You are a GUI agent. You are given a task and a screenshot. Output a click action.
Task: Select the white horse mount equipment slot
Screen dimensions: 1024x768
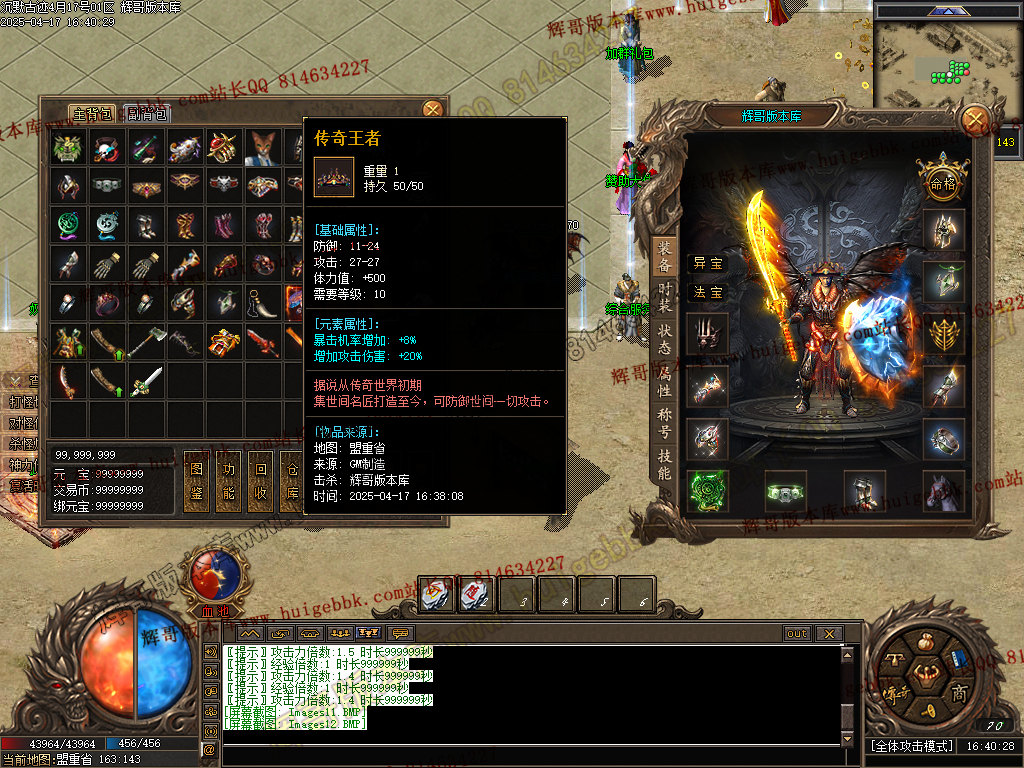pyautogui.click(x=944, y=491)
